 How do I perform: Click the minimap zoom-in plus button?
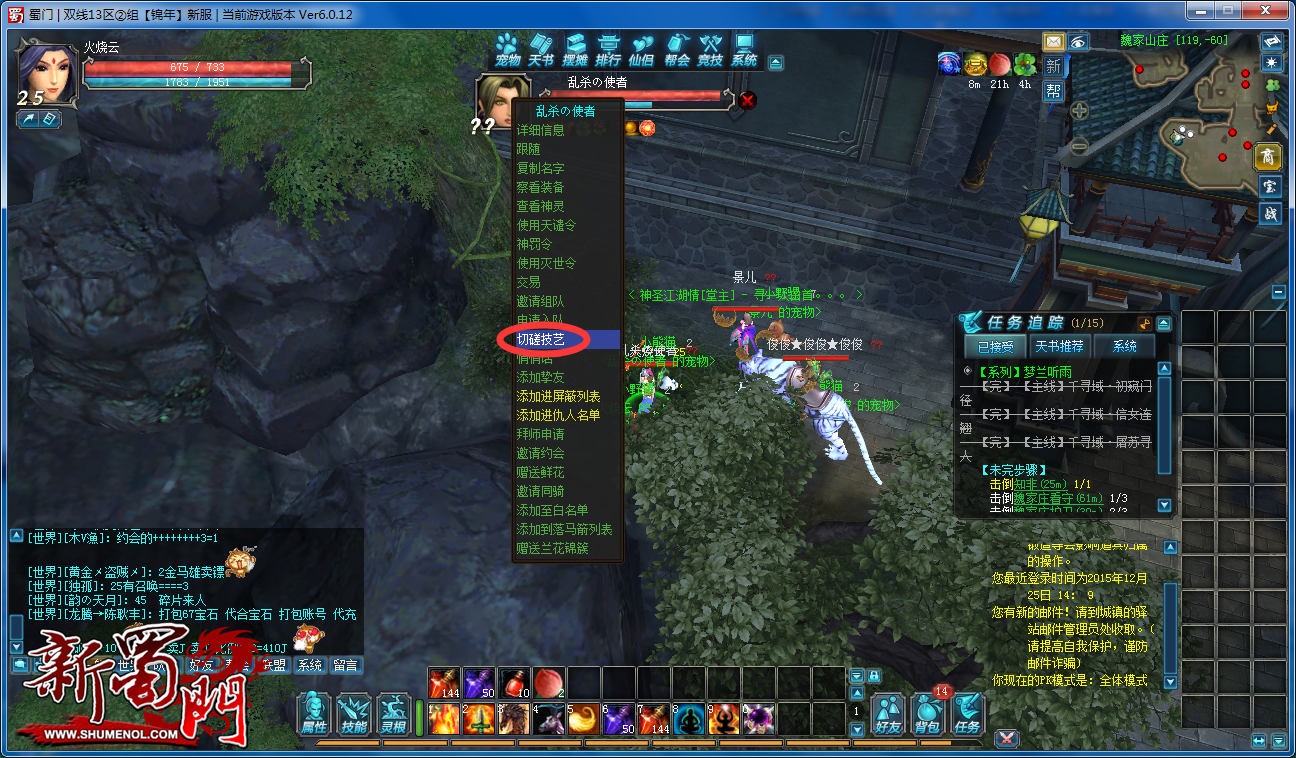1080,111
